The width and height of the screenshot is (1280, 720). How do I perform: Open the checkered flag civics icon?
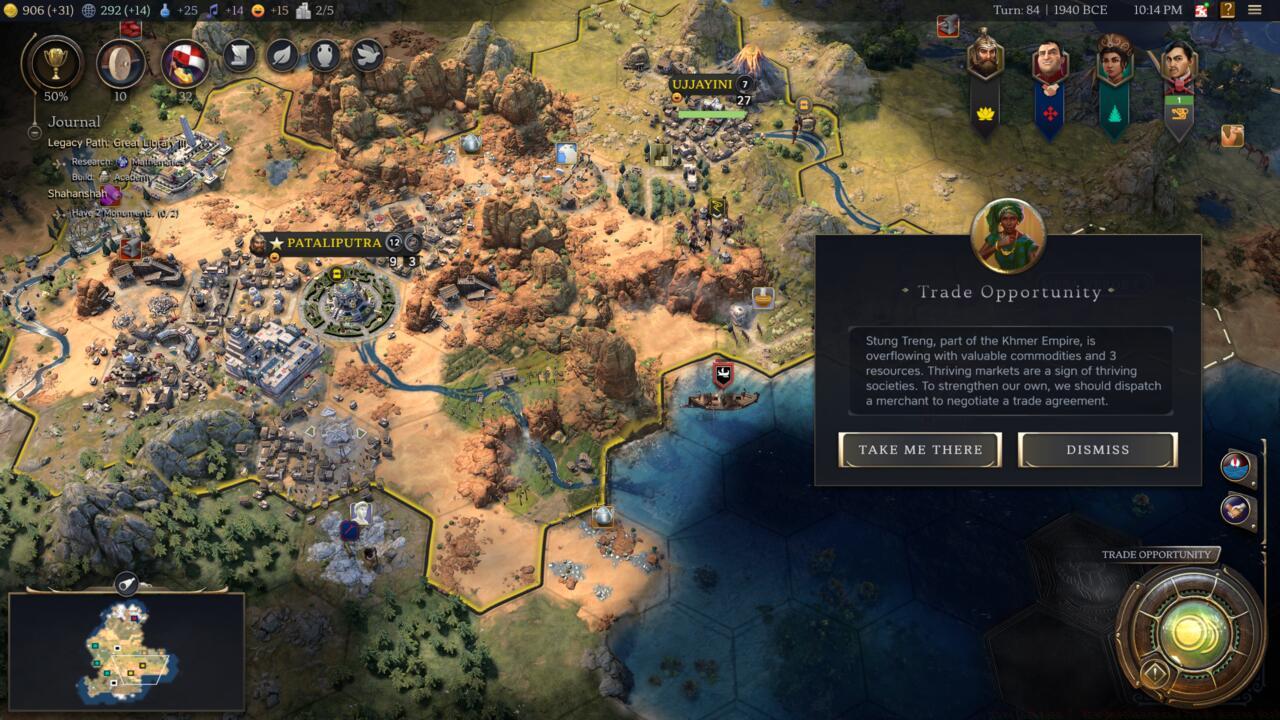pyautogui.click(x=185, y=63)
